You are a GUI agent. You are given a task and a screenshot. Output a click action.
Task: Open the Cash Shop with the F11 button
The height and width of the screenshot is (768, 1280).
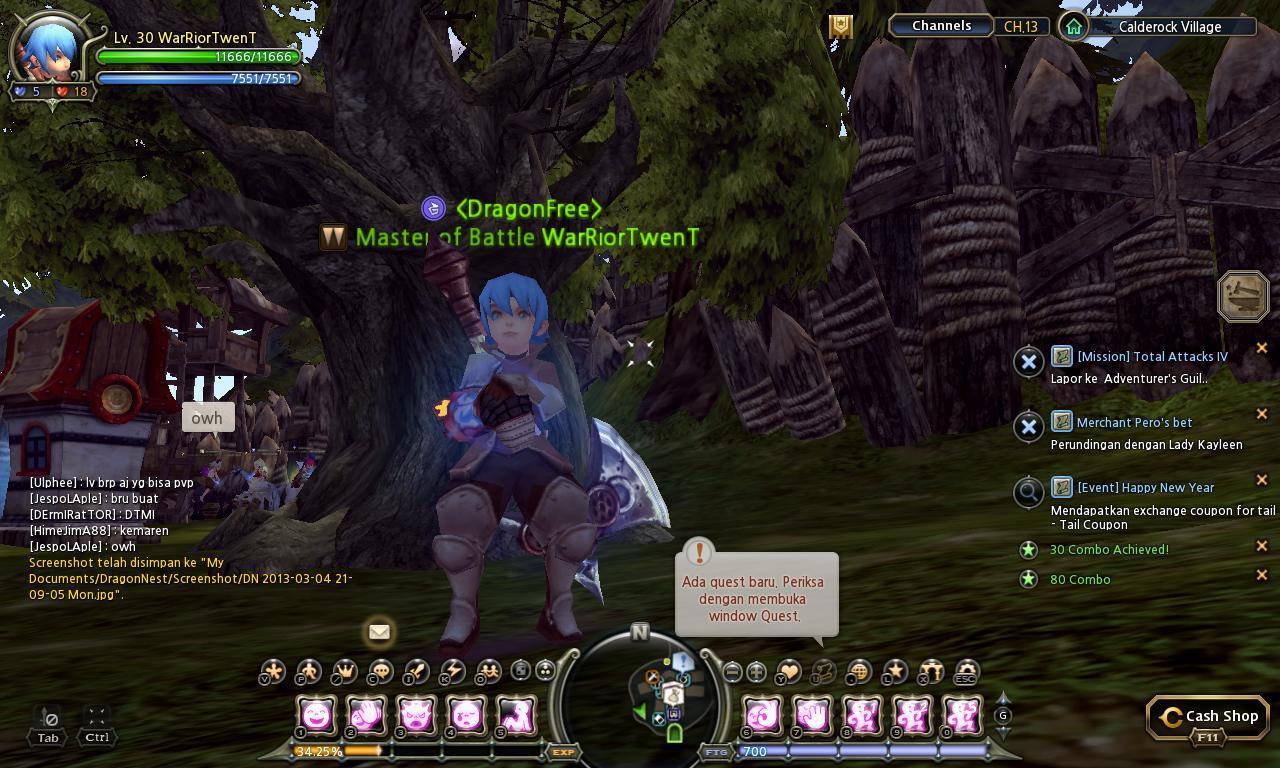1207,716
